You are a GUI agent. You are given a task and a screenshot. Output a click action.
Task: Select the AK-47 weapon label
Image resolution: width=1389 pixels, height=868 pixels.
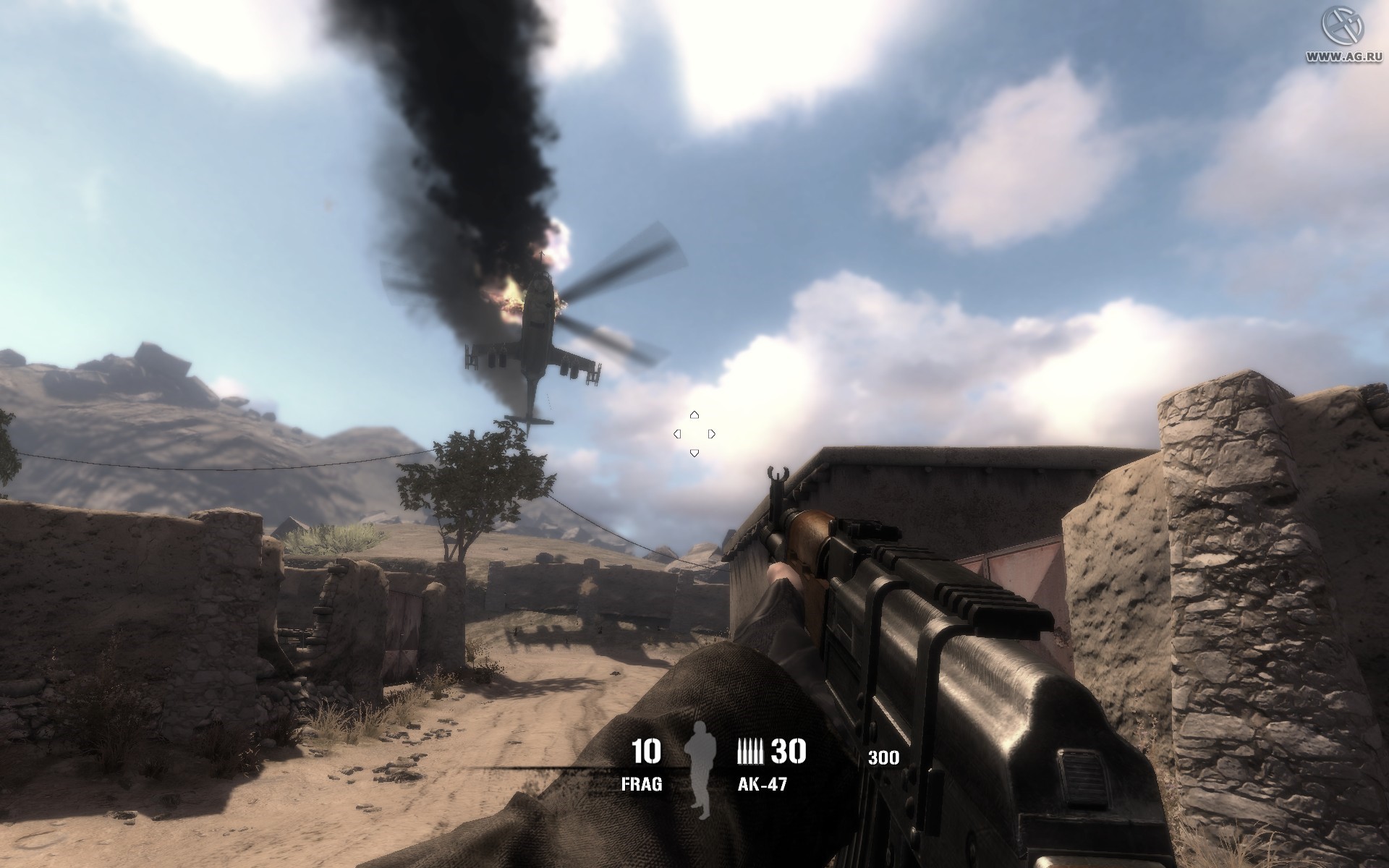pos(762,784)
